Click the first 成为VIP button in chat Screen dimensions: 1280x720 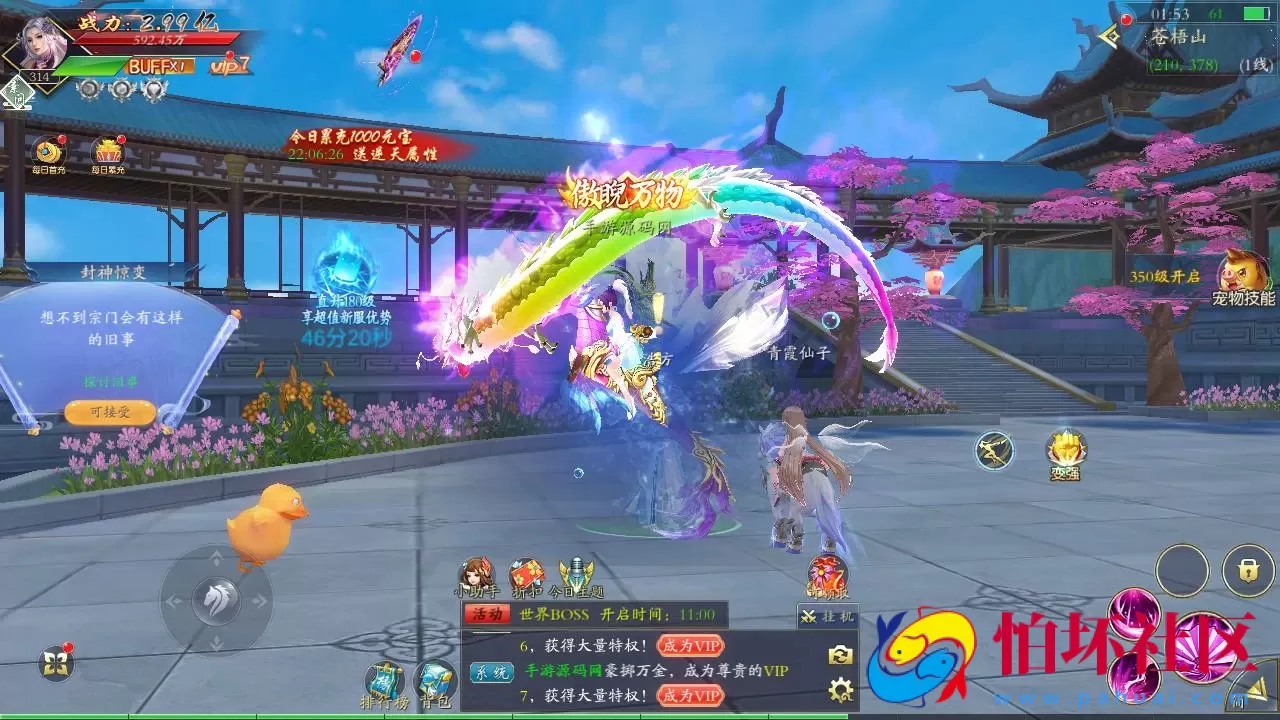[x=690, y=646]
